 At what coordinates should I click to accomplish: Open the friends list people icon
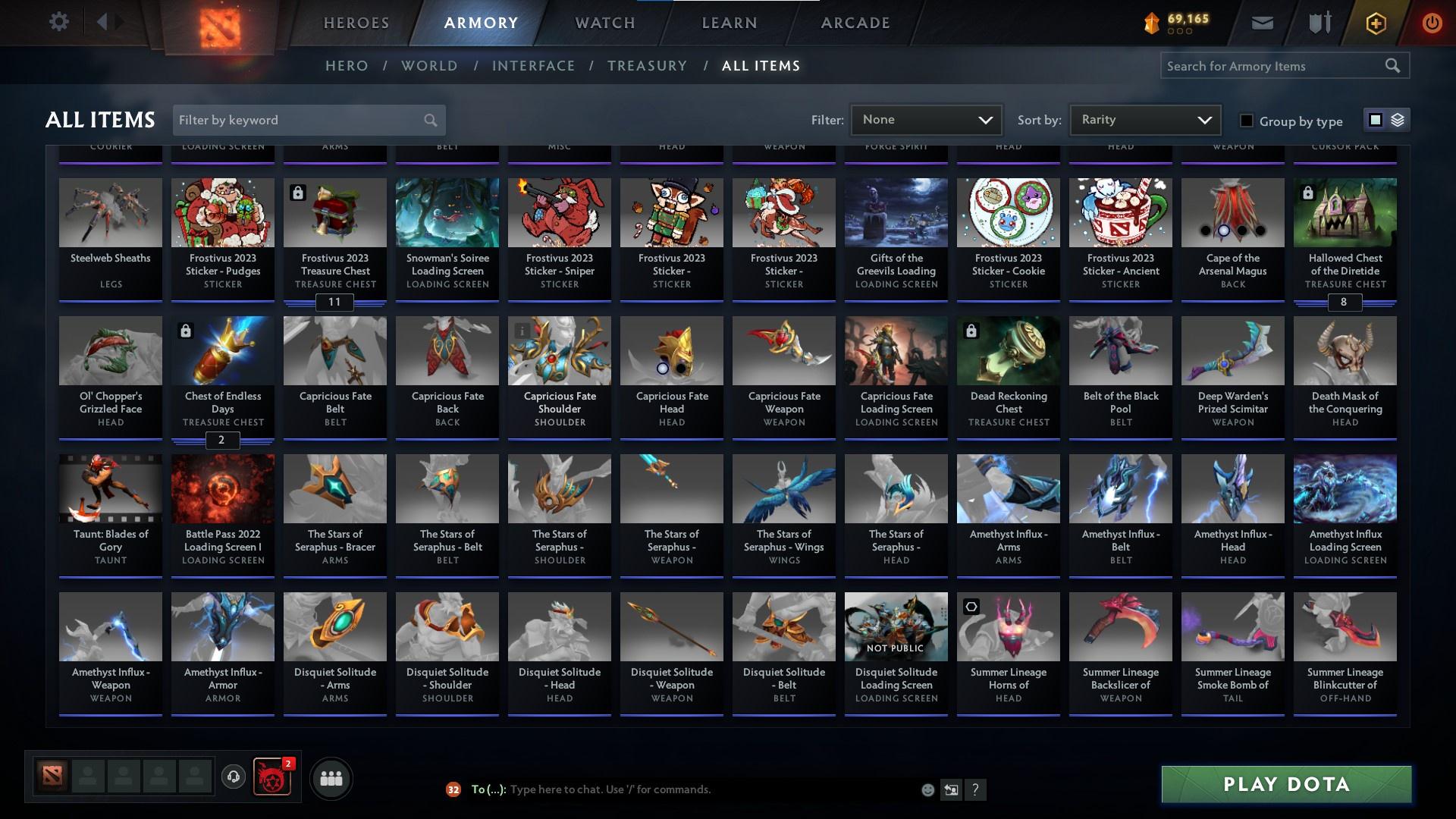coord(331,778)
